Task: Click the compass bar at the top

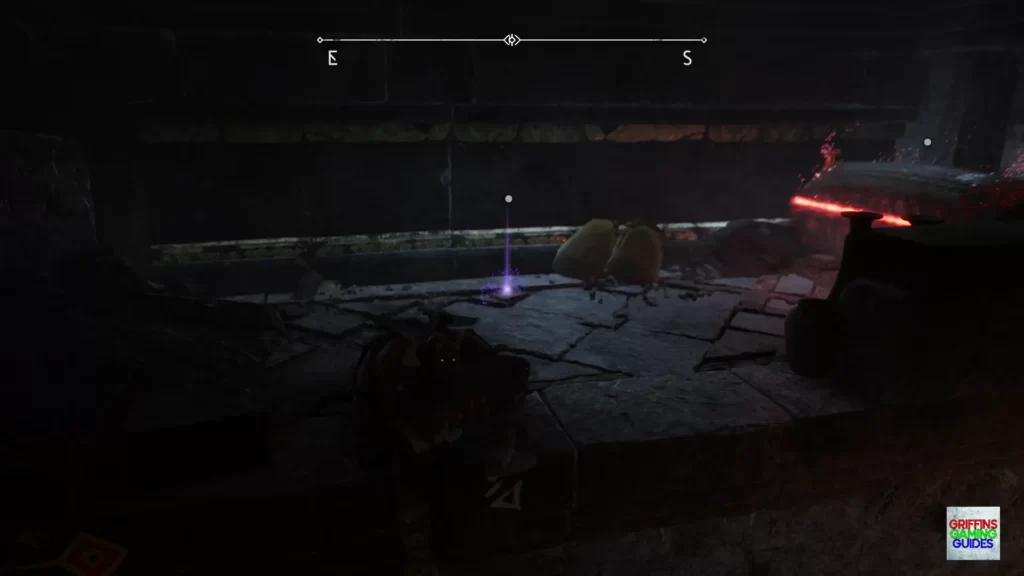Action: pos(512,41)
